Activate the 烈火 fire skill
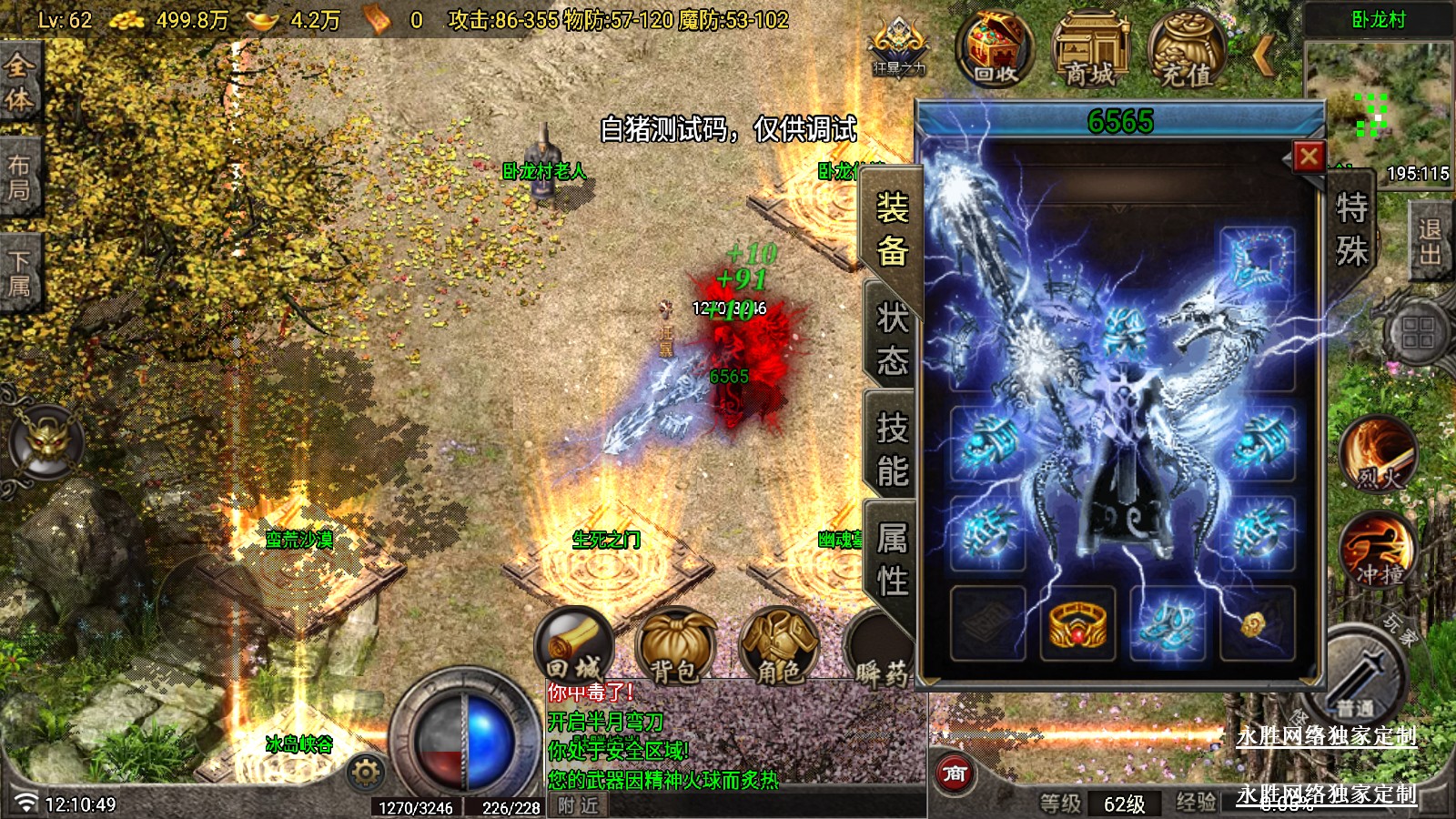Image resolution: width=1456 pixels, height=819 pixels. coord(1378,454)
